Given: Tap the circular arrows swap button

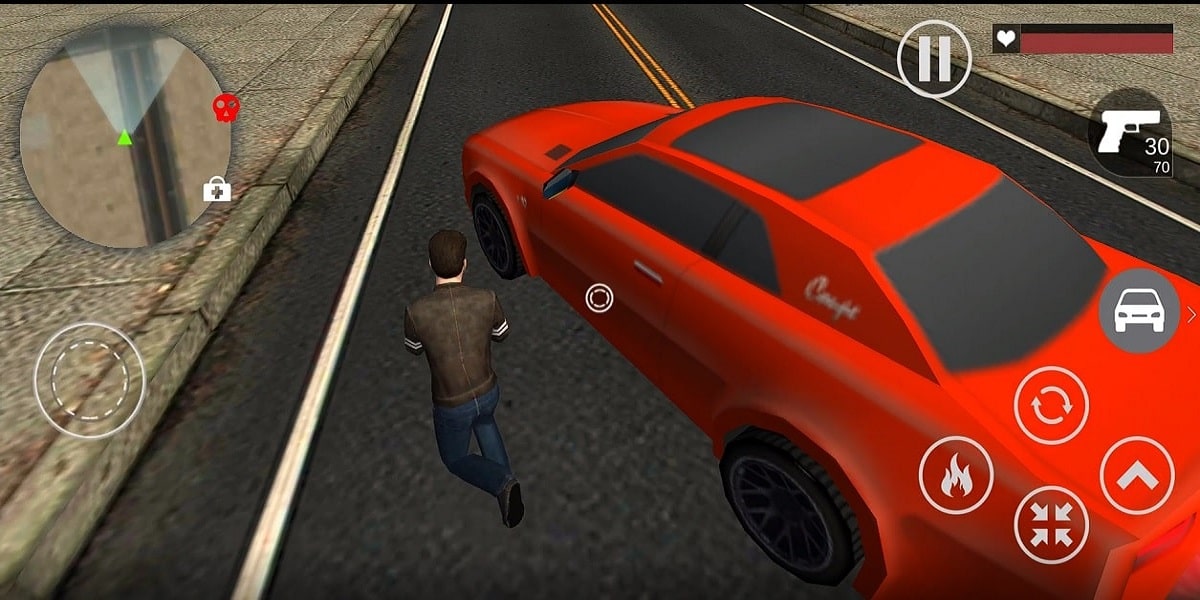Looking at the screenshot, I should coord(1051,404).
